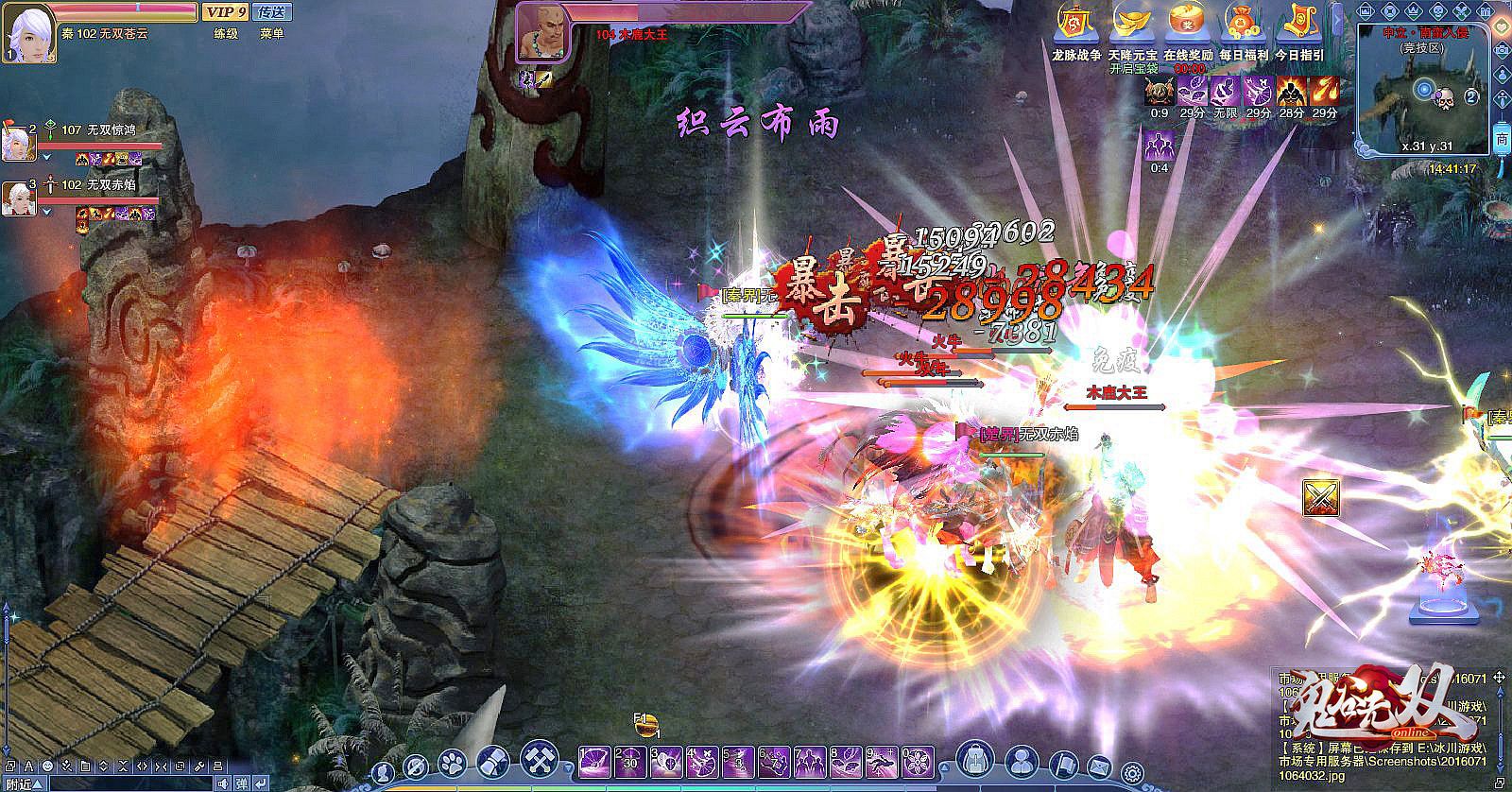Image resolution: width=1512 pixels, height=792 pixels.
Task: Select party member 无双赤焰 portrait
Action: [x=17, y=198]
